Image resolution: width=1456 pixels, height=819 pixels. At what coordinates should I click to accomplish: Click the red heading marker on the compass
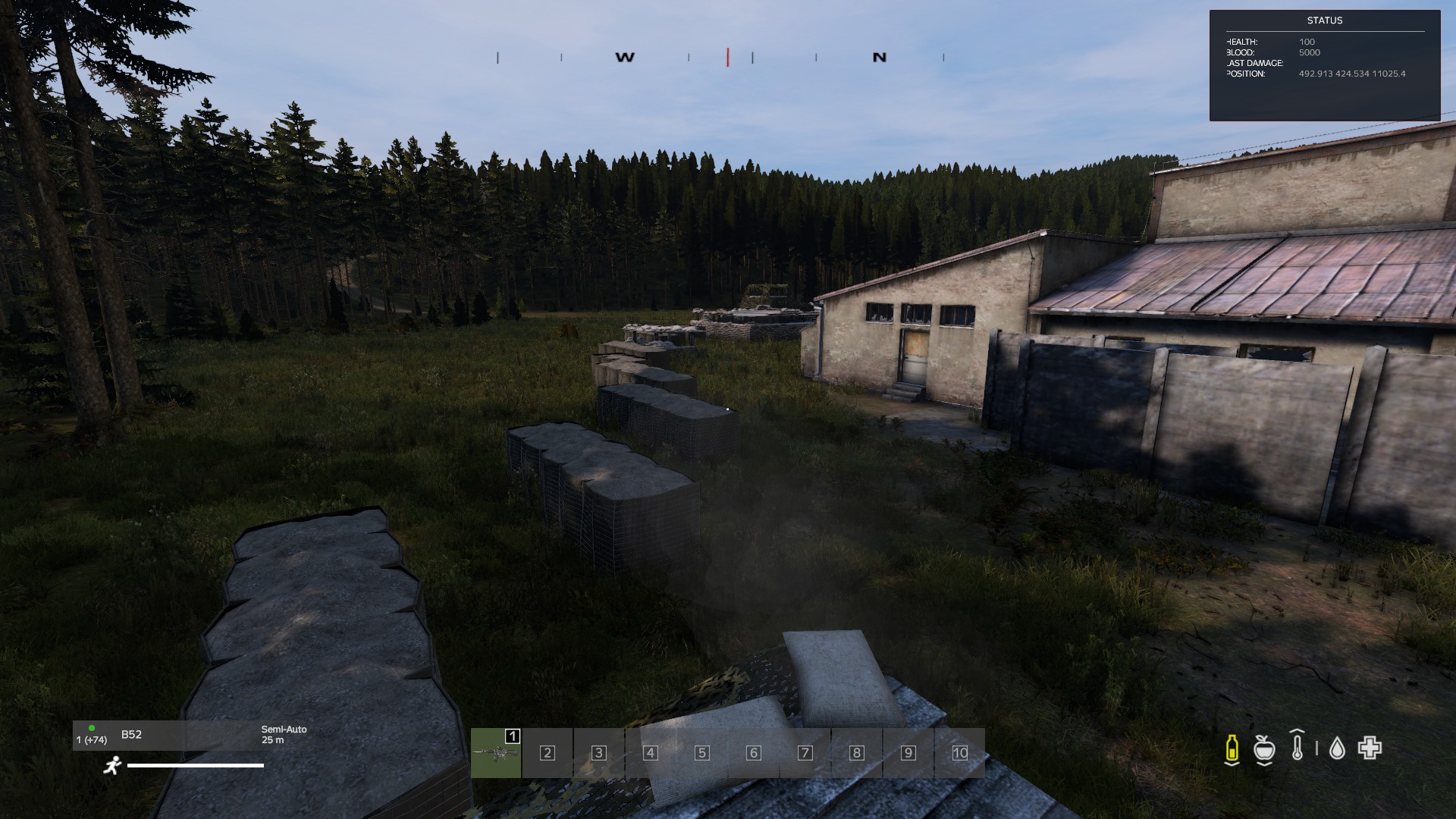point(727,56)
